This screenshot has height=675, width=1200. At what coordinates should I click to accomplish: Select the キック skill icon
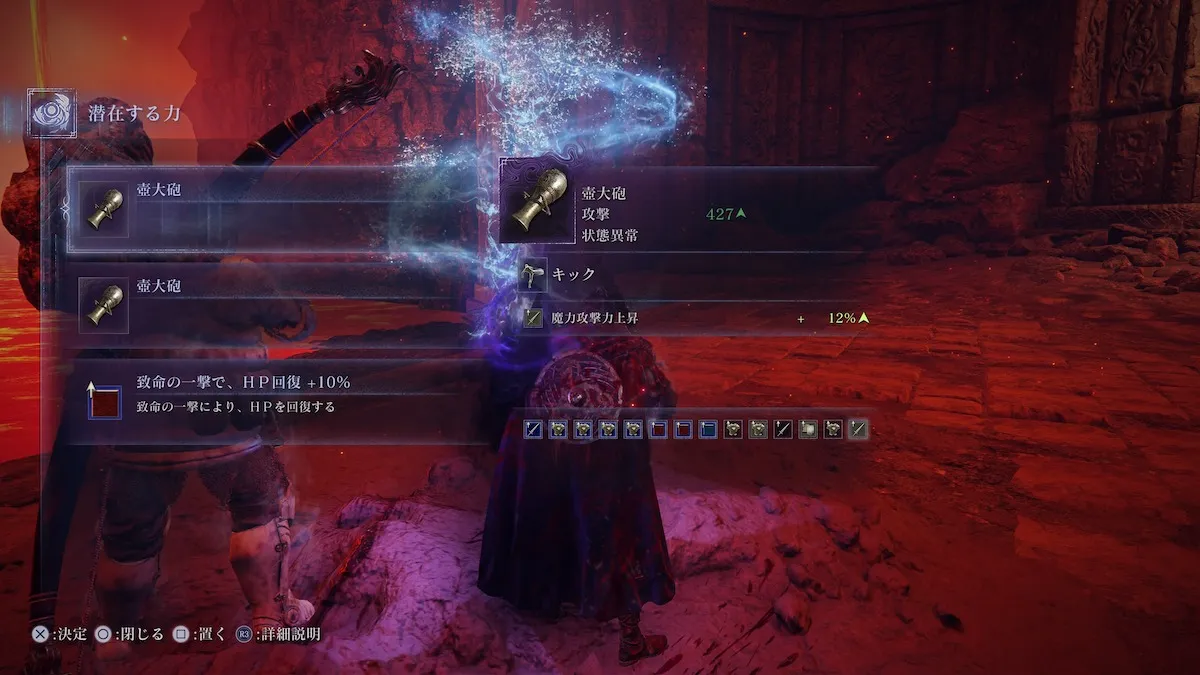click(533, 275)
